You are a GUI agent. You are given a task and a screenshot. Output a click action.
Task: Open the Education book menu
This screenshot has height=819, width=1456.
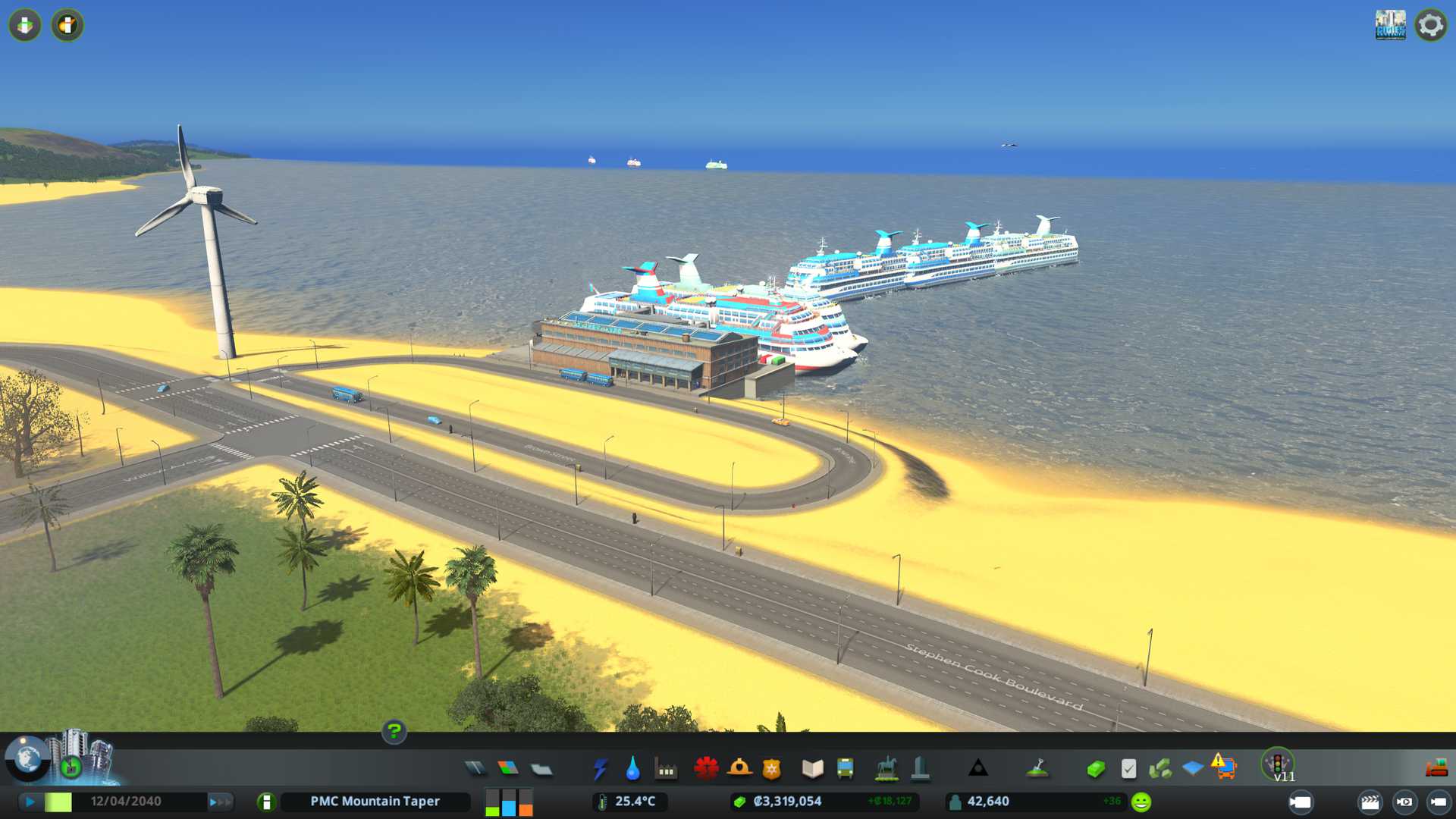click(812, 769)
